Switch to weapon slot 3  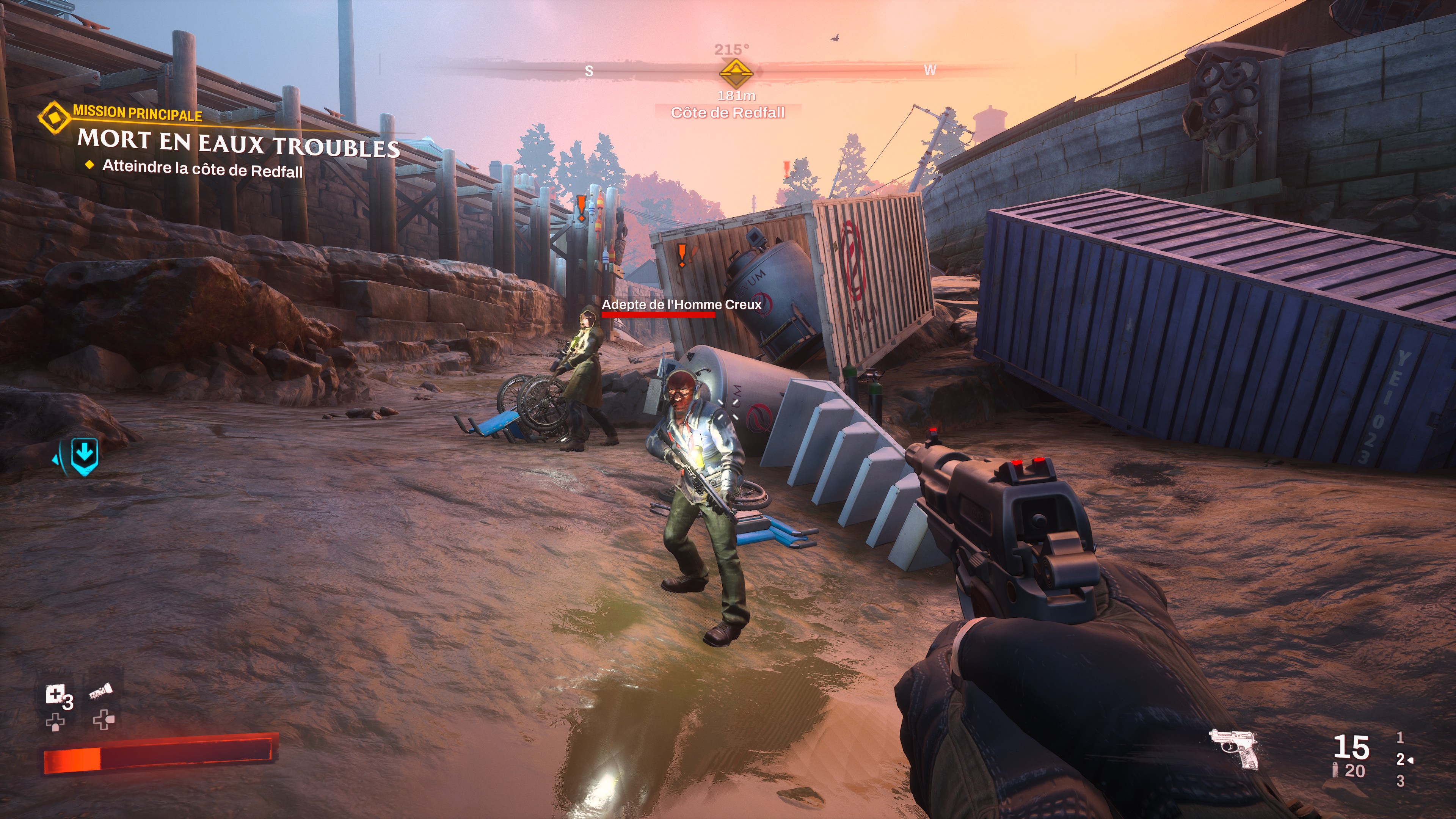(1400, 781)
